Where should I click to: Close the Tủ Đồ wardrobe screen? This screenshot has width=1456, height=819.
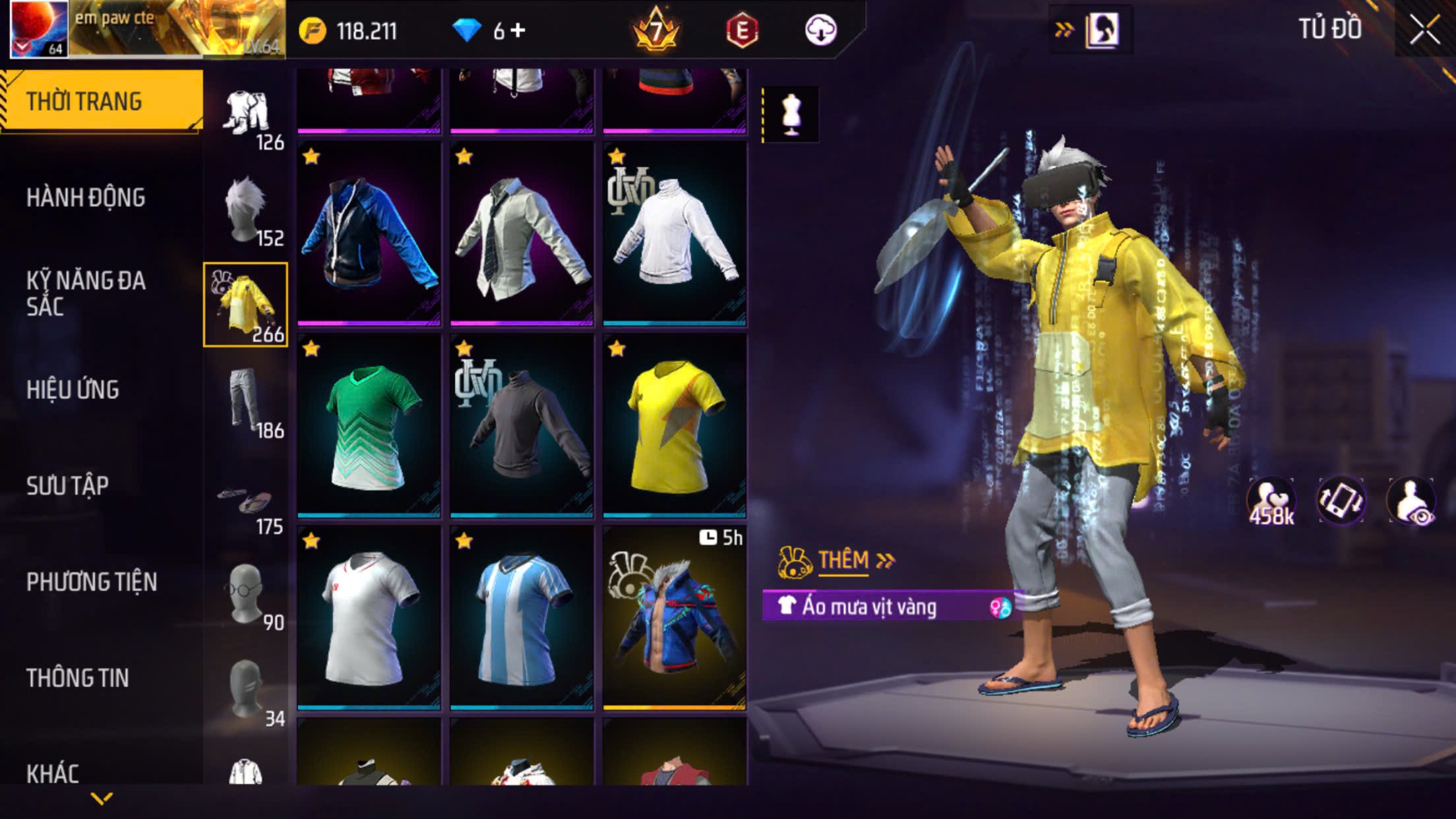click(x=1424, y=30)
